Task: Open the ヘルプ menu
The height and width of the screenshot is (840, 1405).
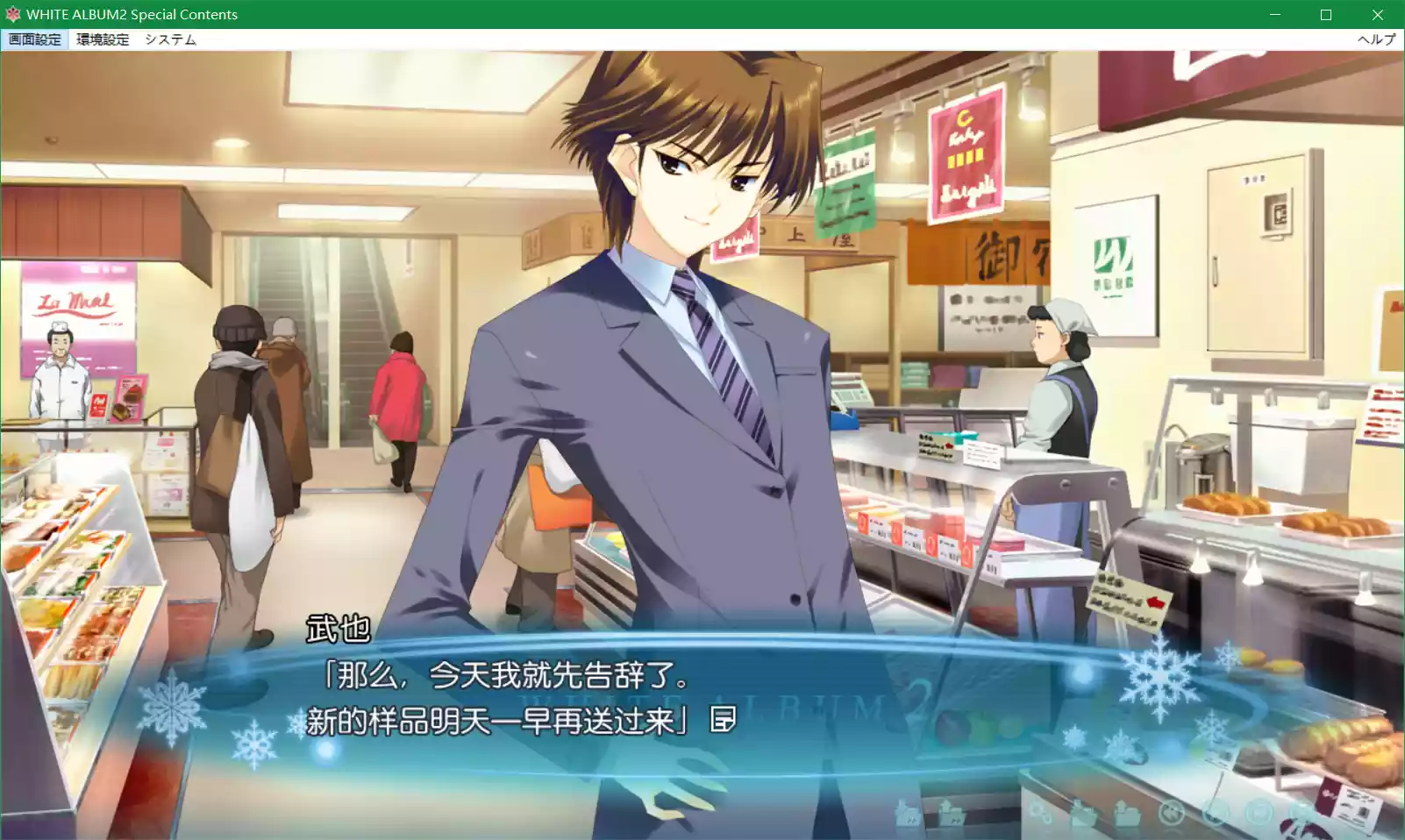Action: click(x=1378, y=39)
